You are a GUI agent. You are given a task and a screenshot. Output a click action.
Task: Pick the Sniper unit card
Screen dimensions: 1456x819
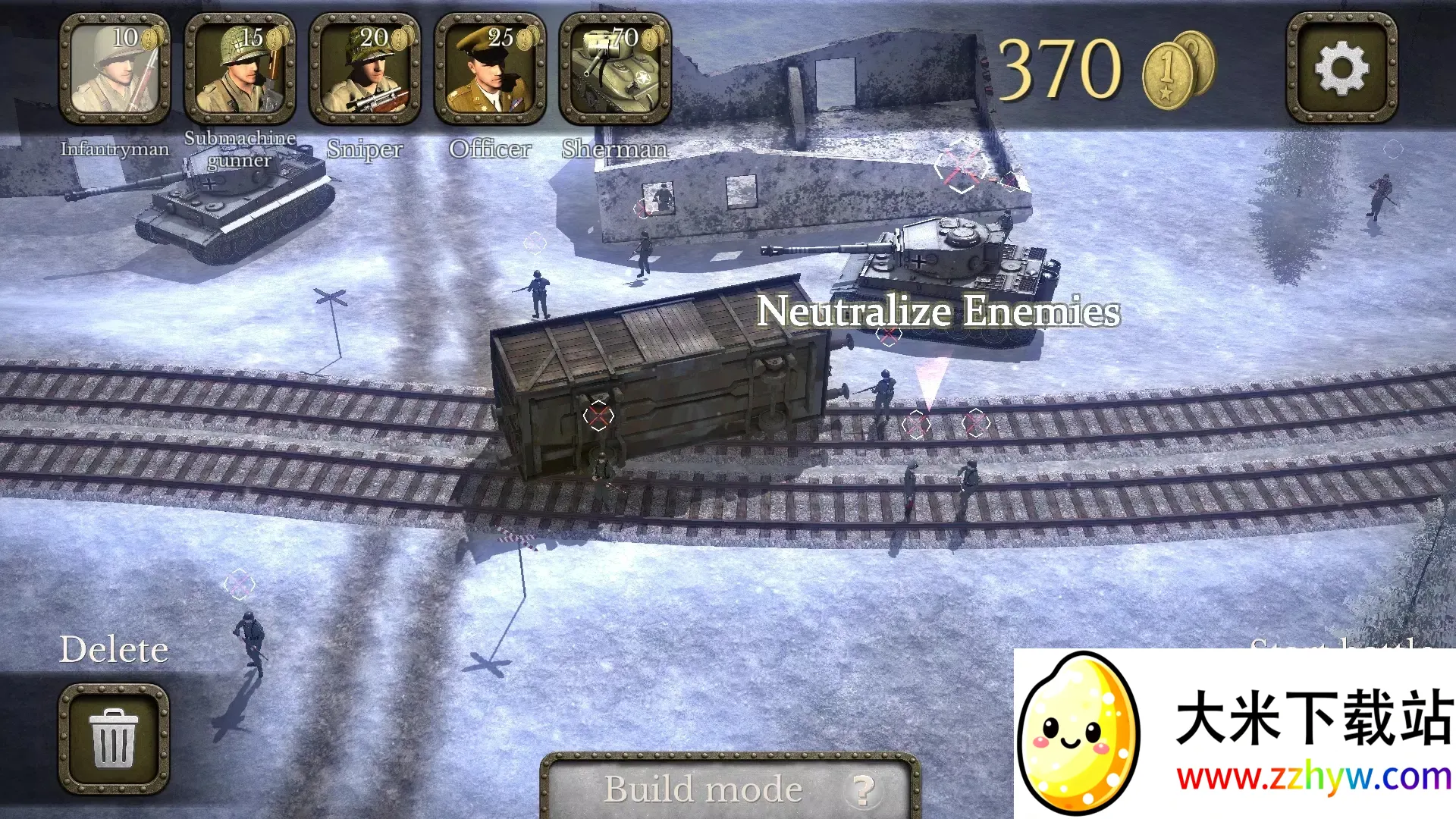click(365, 70)
